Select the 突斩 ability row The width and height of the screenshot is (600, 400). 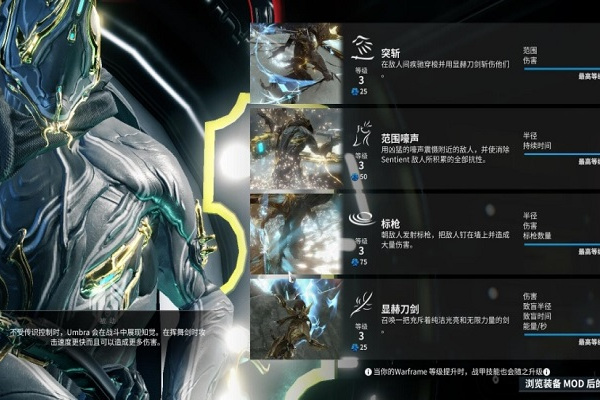(x=440, y=61)
